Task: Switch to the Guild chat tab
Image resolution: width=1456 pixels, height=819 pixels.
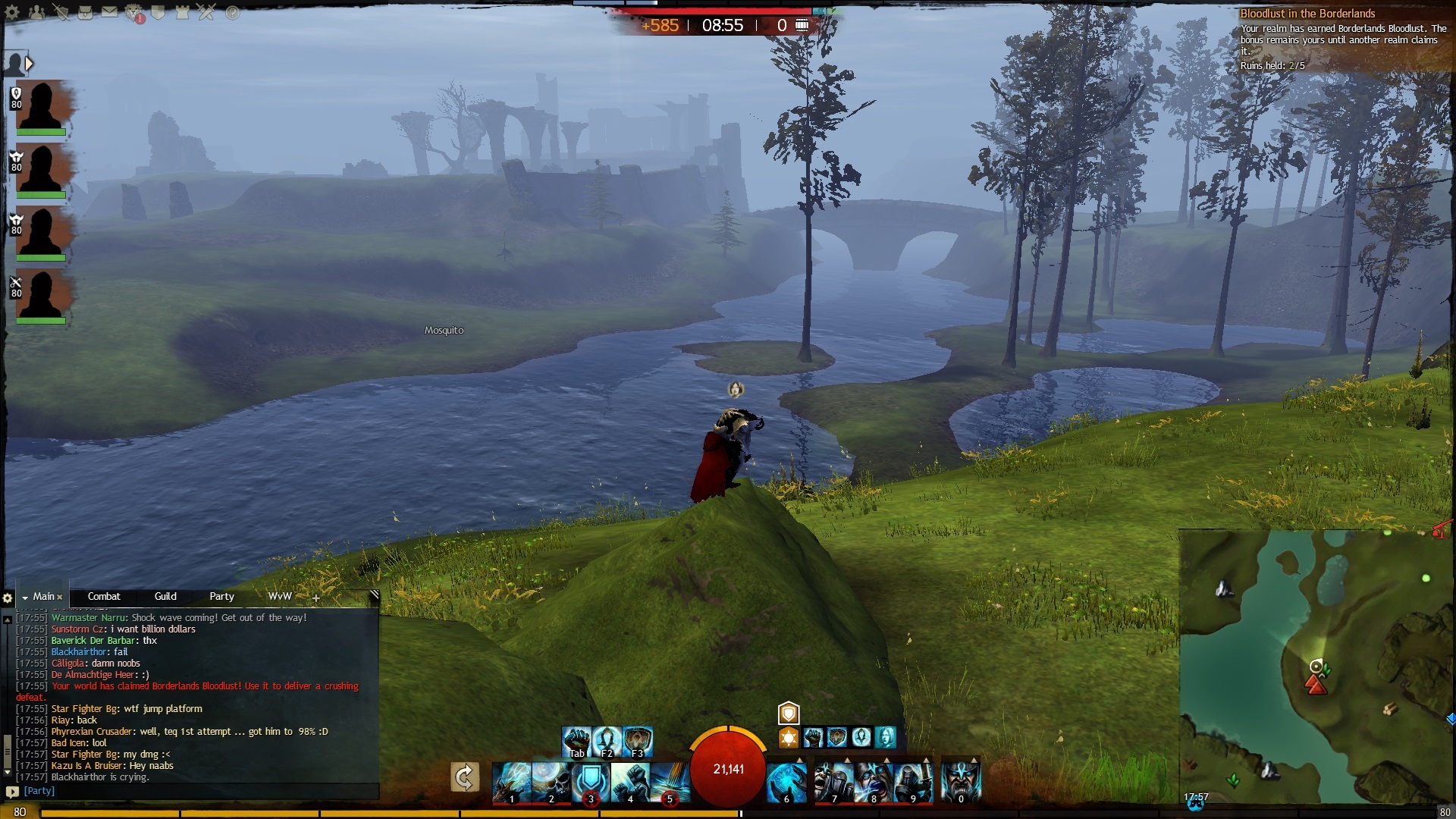Action: point(165,597)
